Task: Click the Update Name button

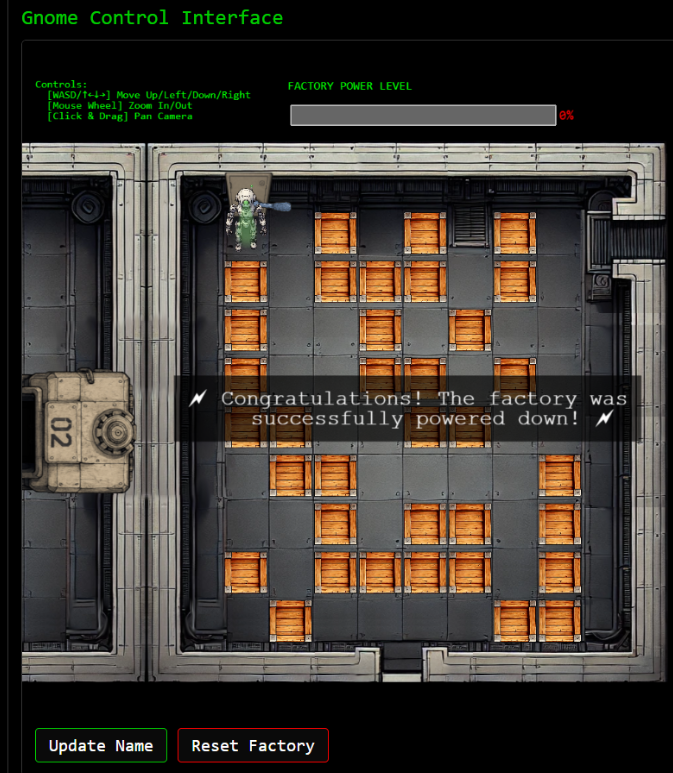Action: click(101, 745)
